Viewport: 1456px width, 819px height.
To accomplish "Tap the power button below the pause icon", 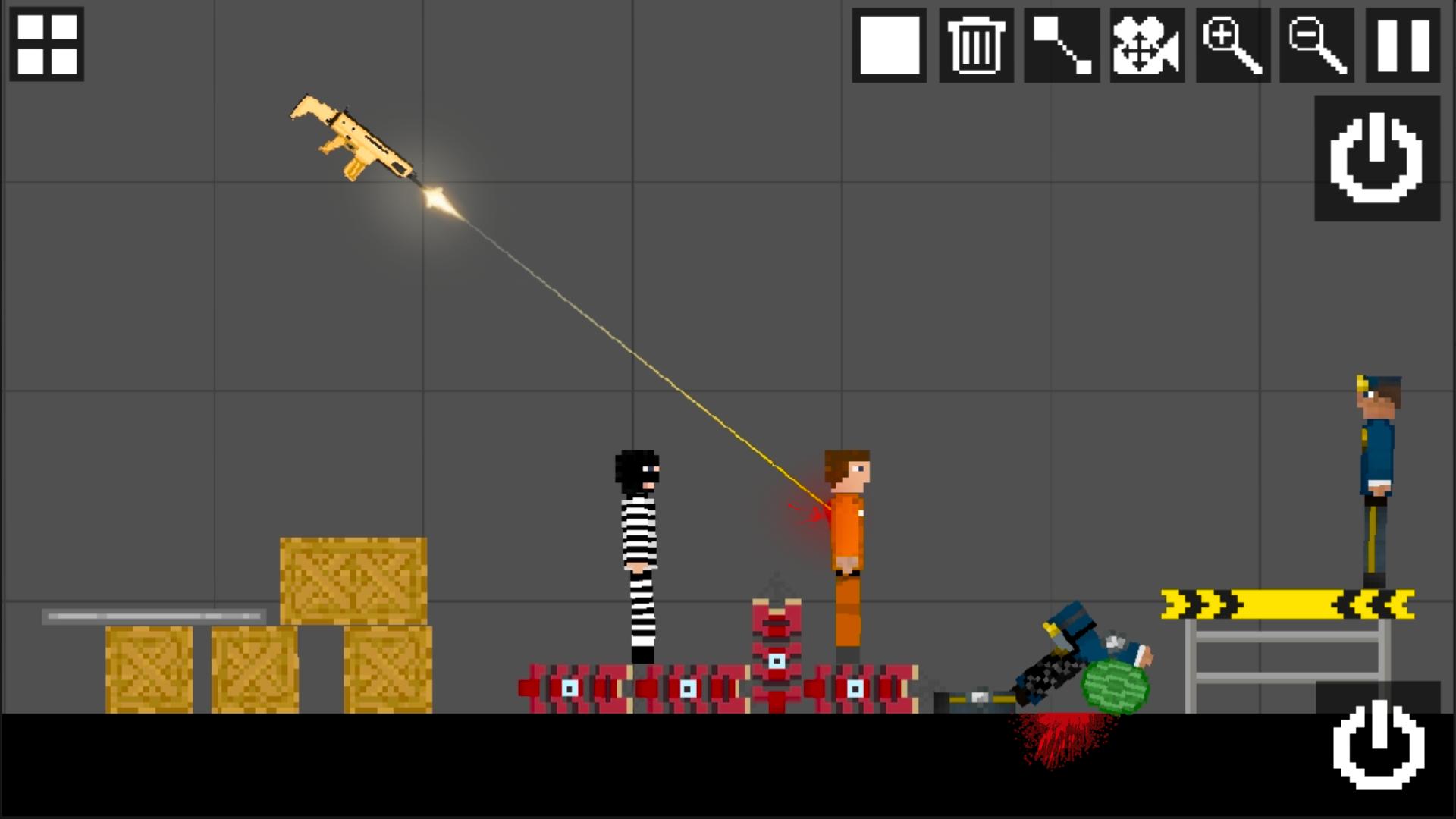I will pyautogui.click(x=1376, y=158).
